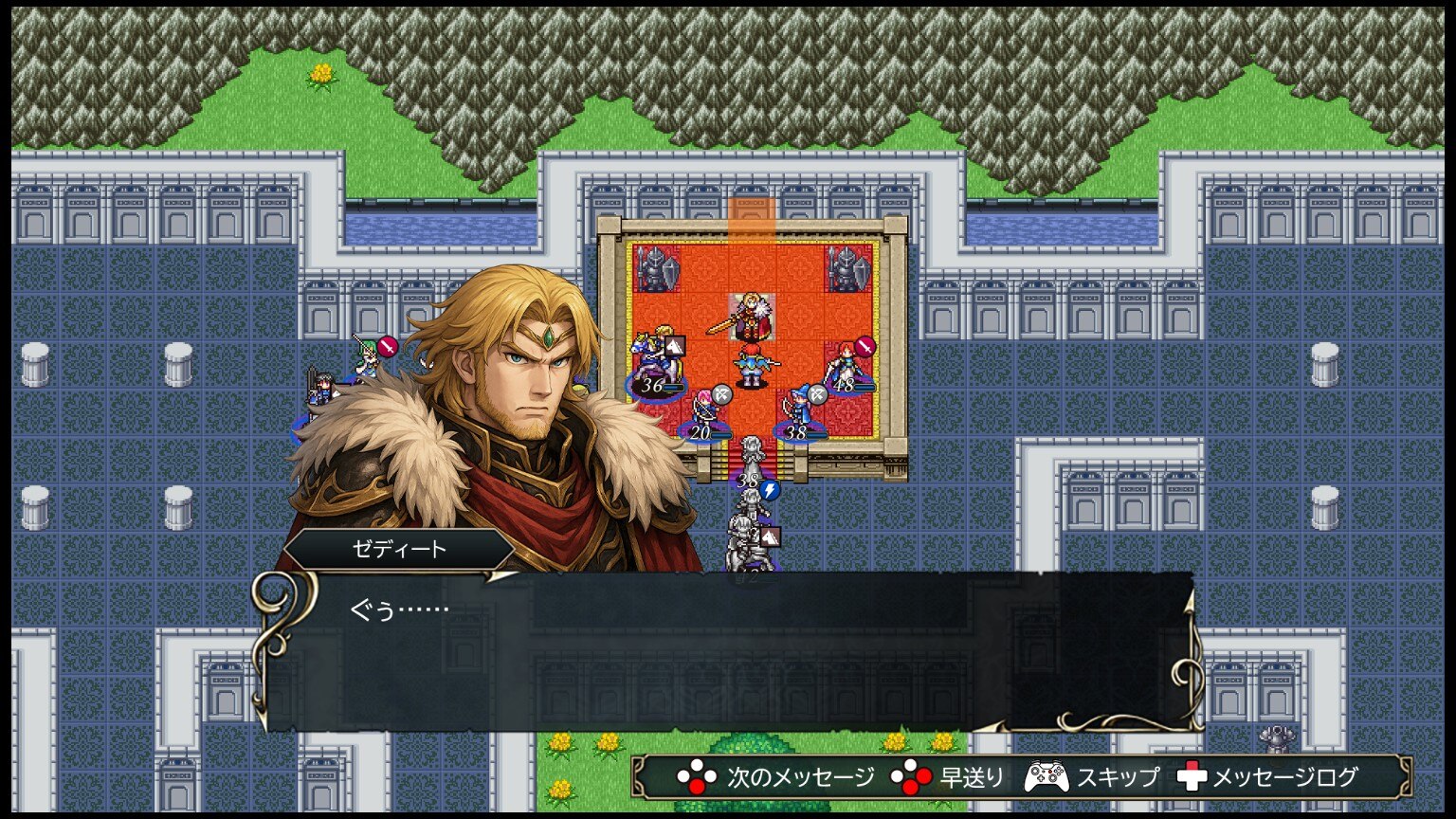
Task: Advance the dialogue by clicking the message box
Action: pyautogui.click(x=726, y=652)
